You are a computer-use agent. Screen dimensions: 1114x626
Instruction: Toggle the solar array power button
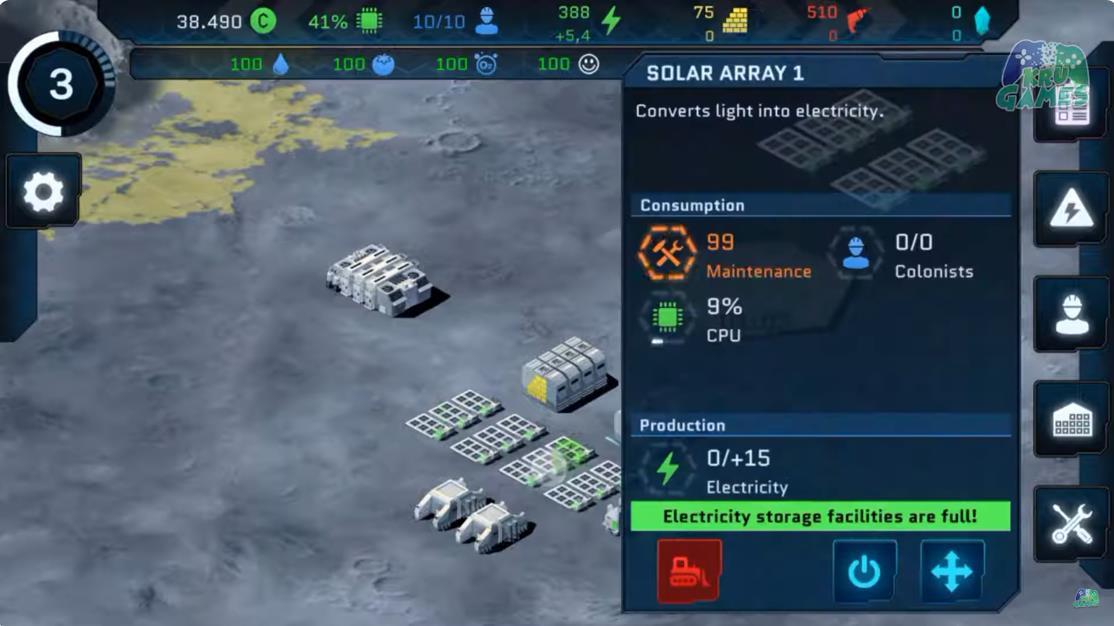point(864,572)
